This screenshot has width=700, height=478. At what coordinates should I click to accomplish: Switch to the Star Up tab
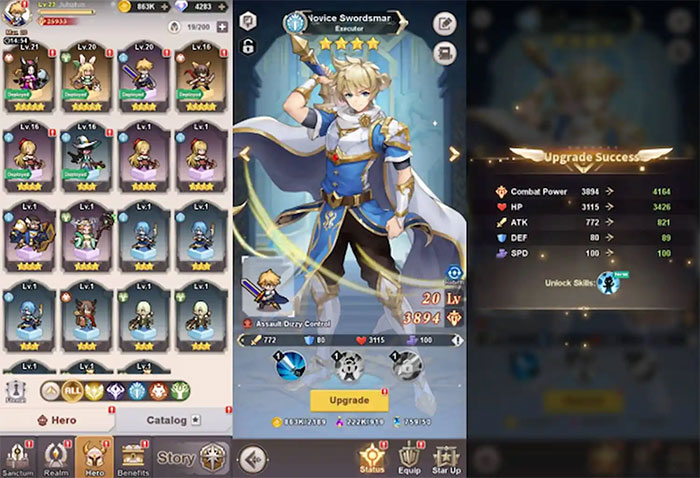click(446, 458)
